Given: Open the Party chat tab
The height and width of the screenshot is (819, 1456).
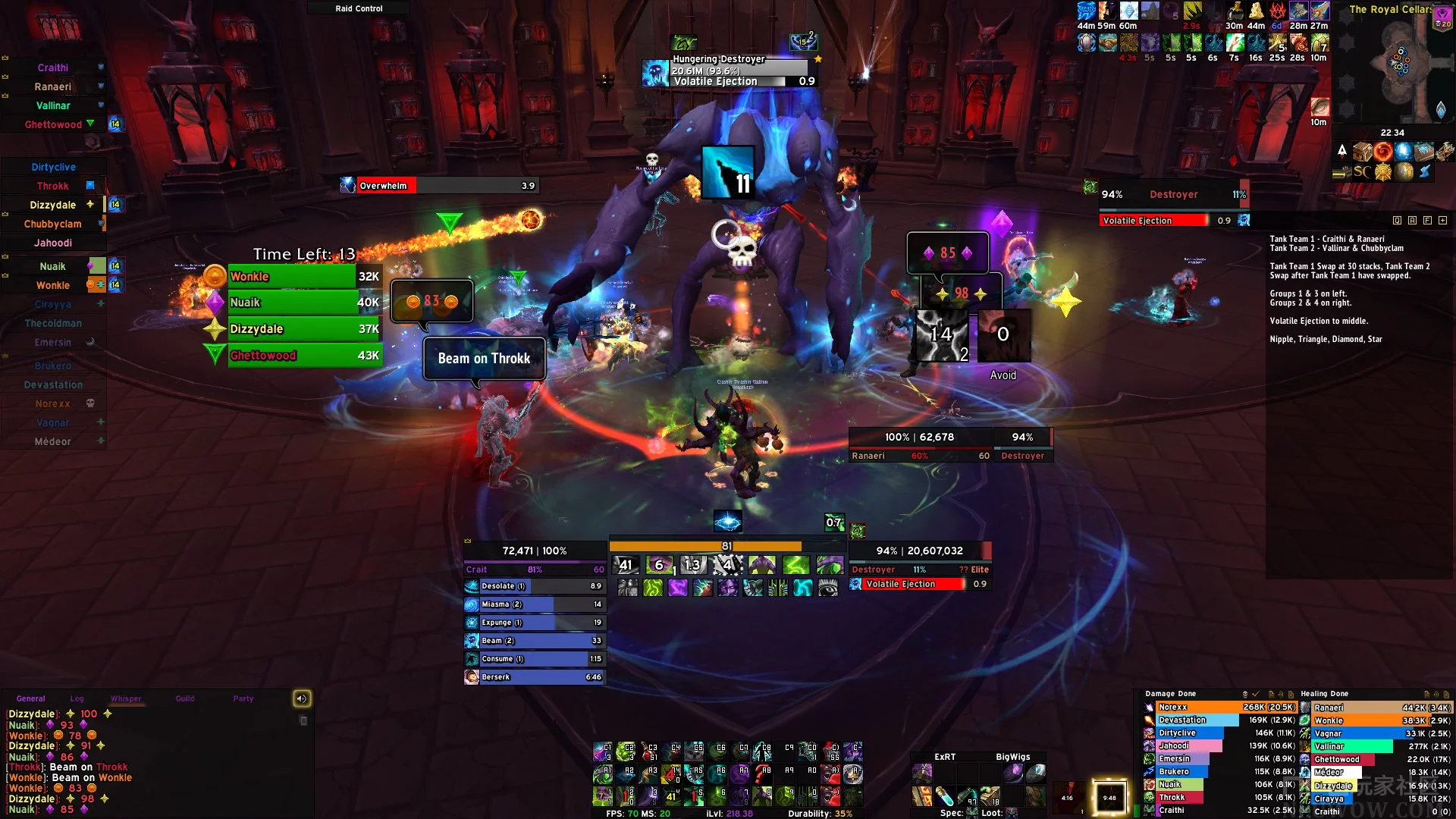Looking at the screenshot, I should click(x=243, y=698).
